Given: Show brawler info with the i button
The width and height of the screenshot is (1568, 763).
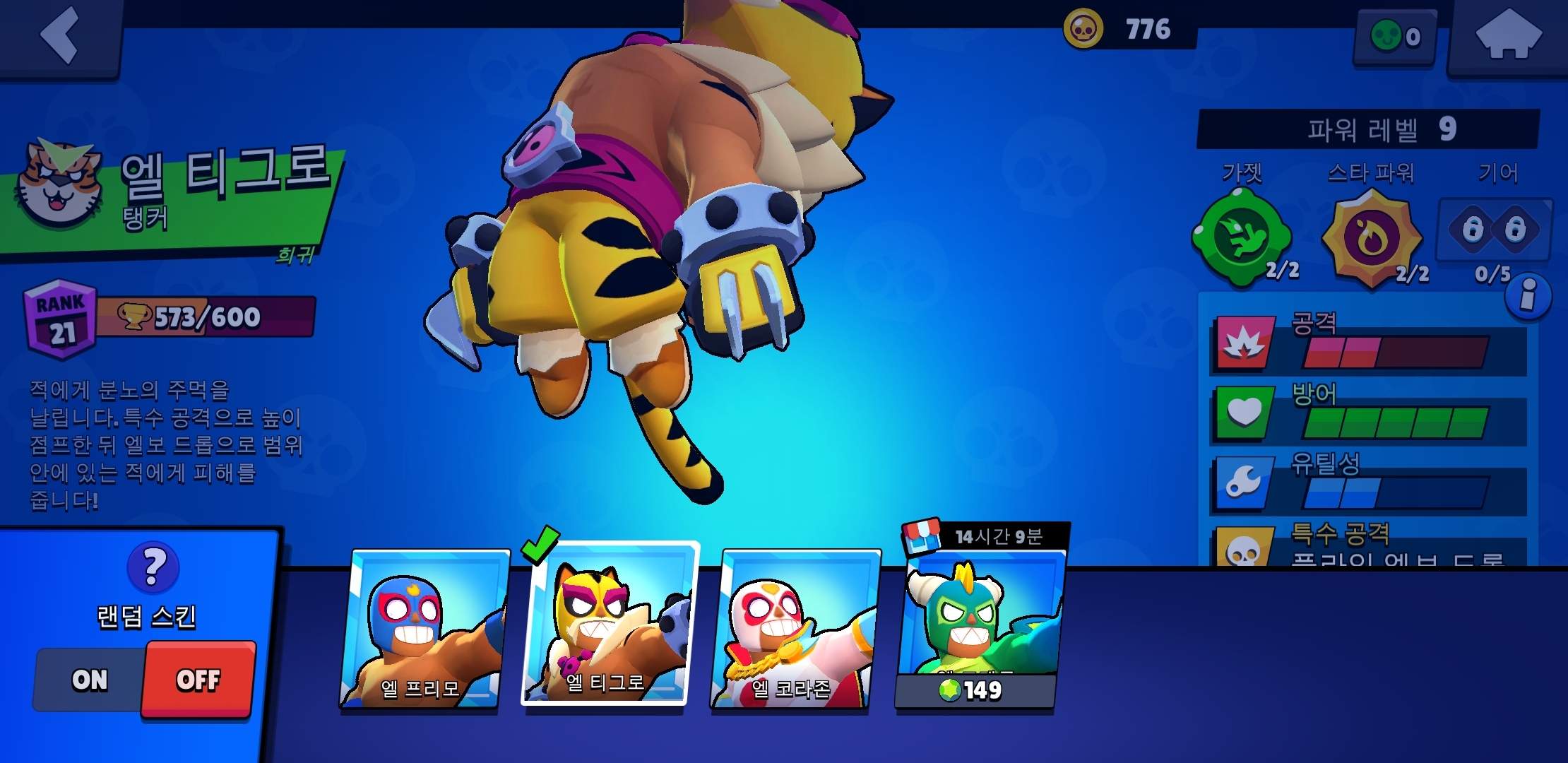Looking at the screenshot, I should 1528,296.
